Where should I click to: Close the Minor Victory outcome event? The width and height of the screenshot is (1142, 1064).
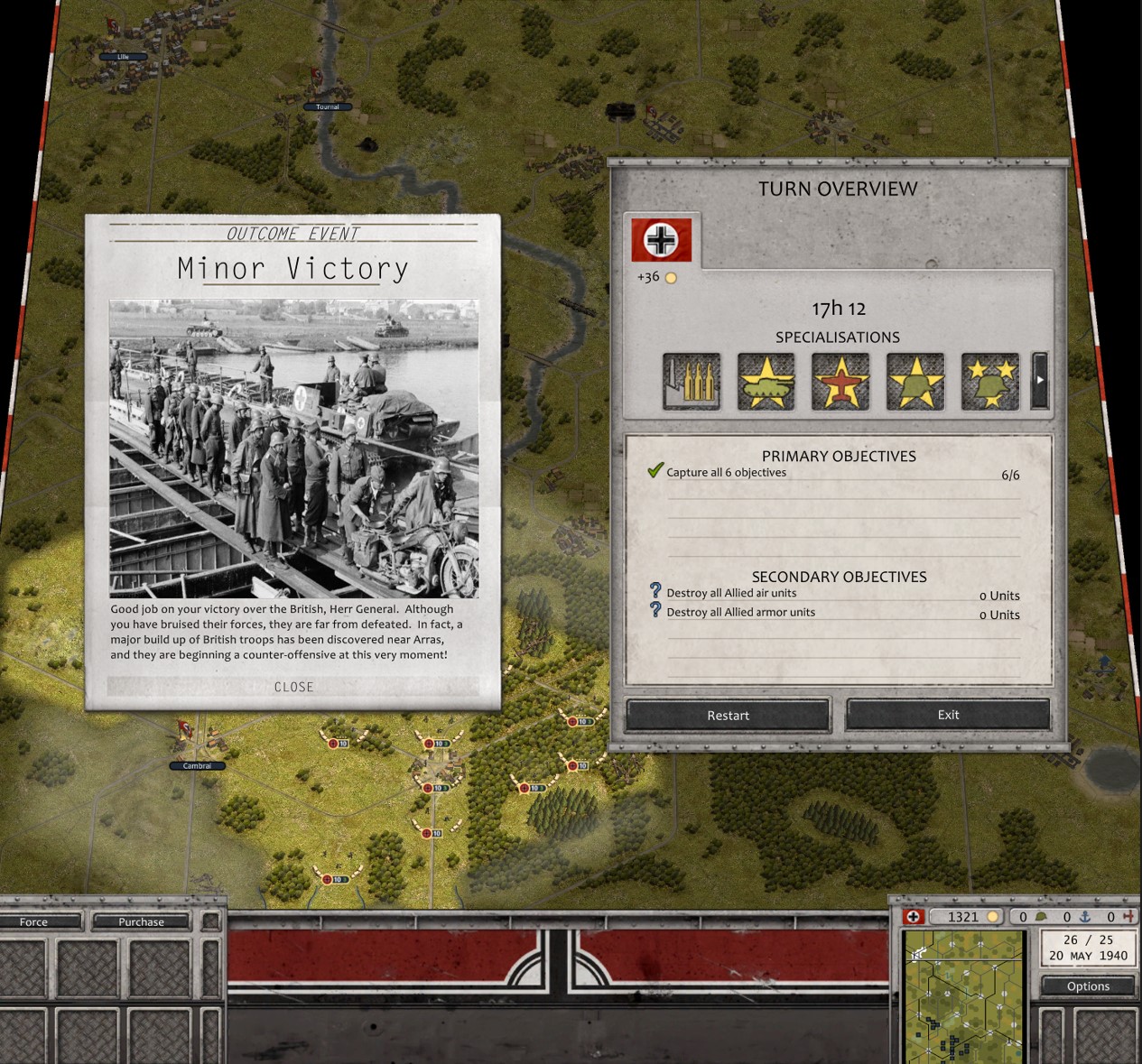point(293,687)
